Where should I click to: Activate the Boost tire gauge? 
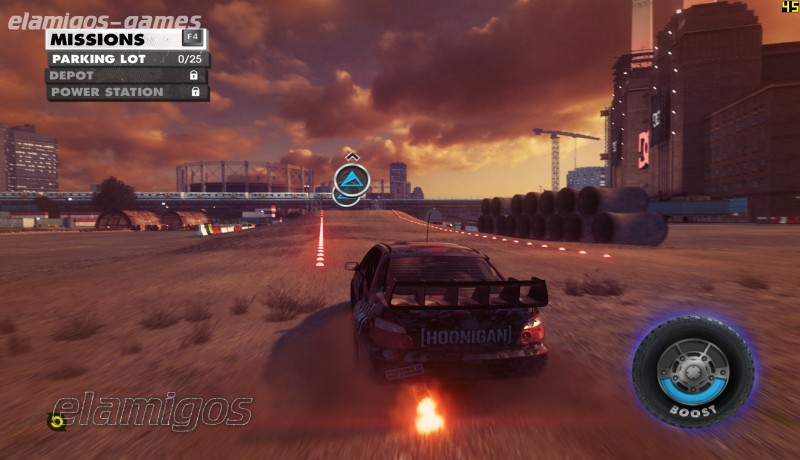(692, 371)
